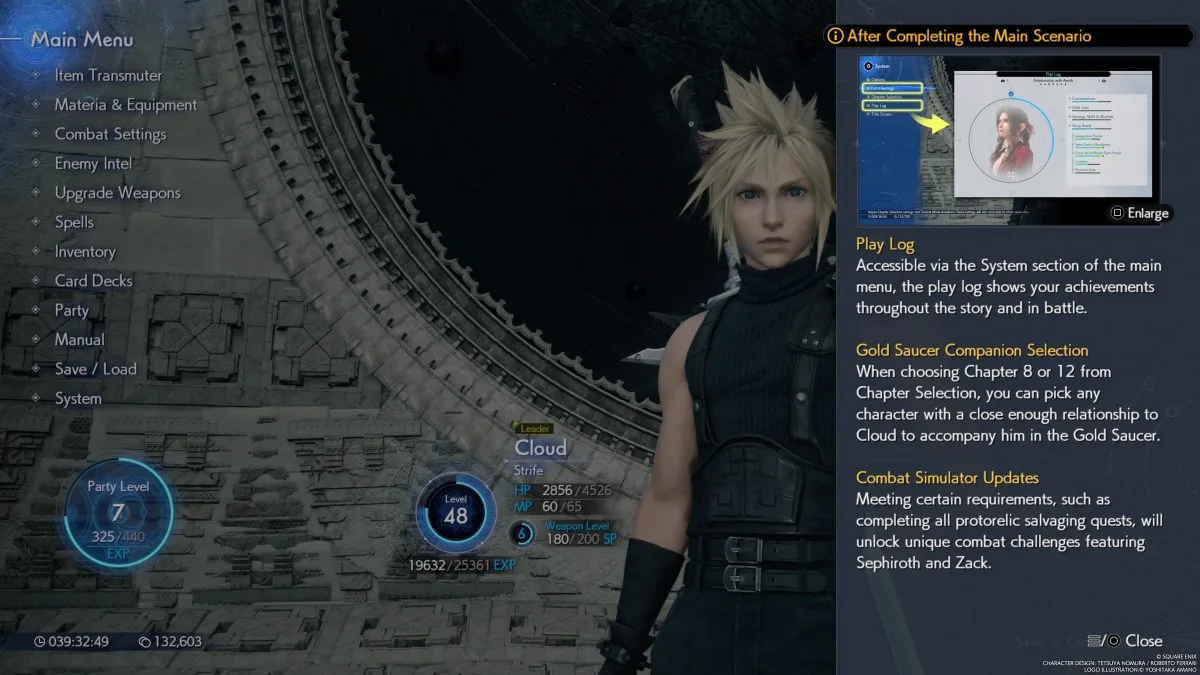Open the Item Transmuter menu

point(108,75)
